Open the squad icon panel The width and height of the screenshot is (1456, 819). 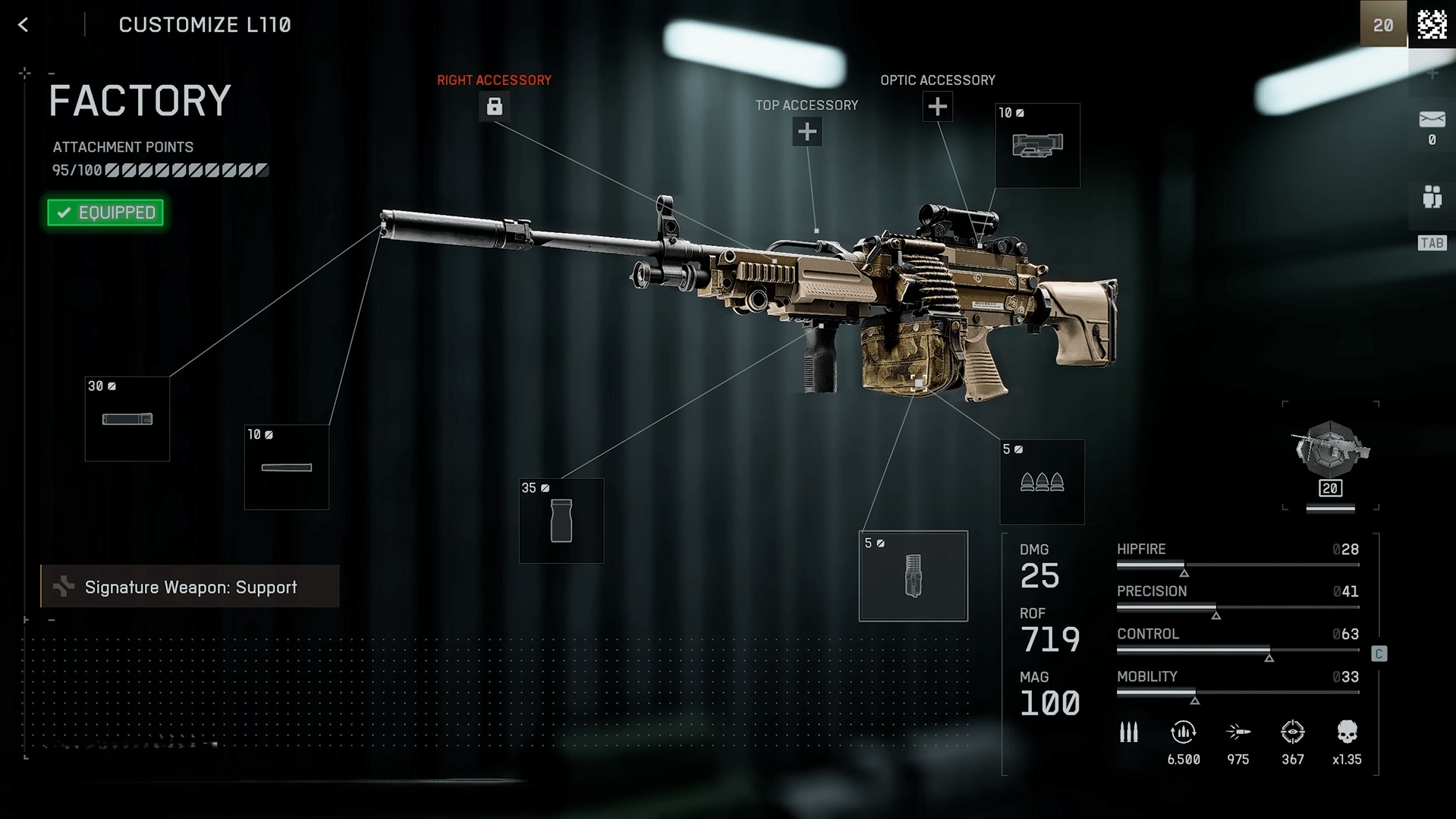pyautogui.click(x=1432, y=197)
